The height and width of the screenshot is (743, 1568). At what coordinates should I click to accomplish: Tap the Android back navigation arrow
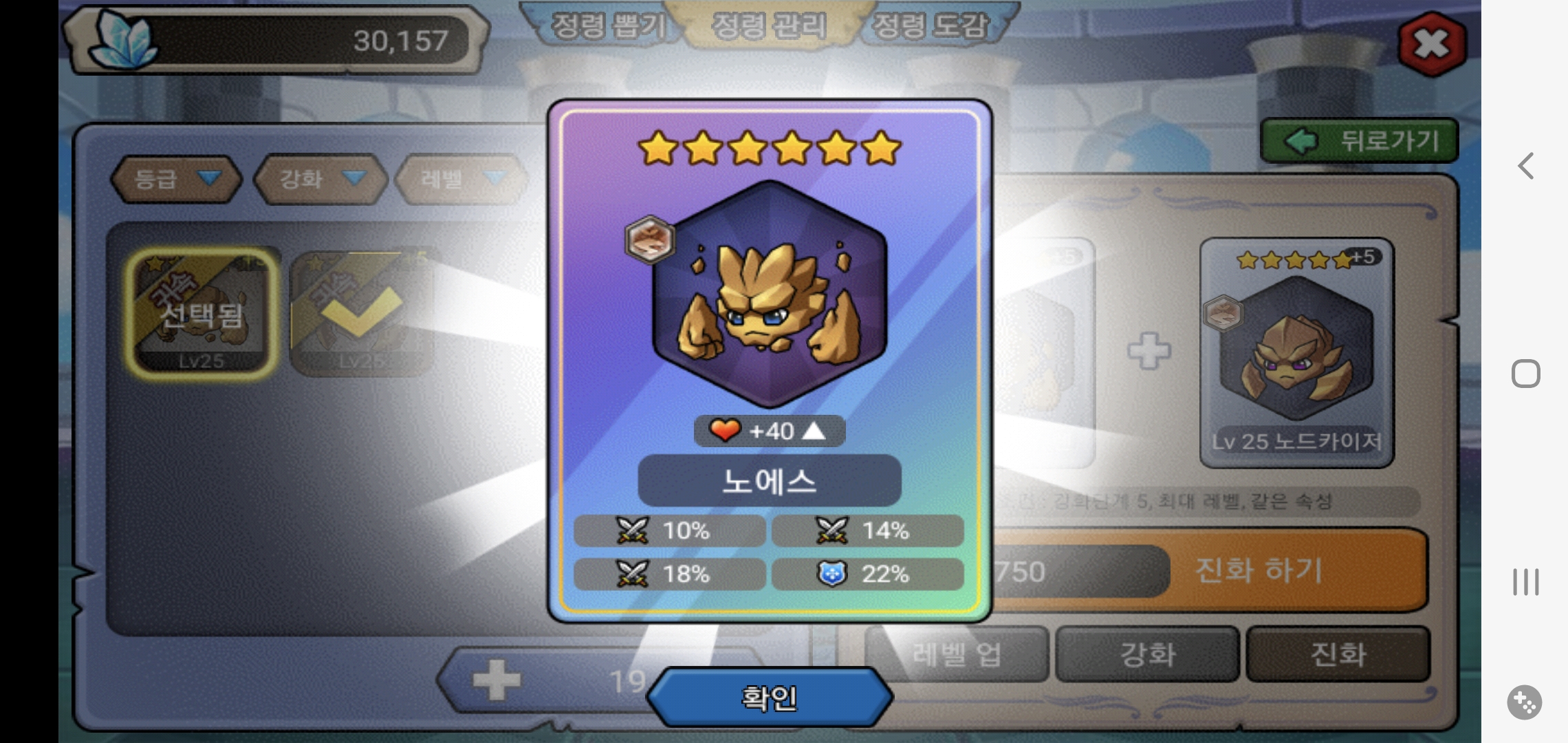tap(1525, 166)
